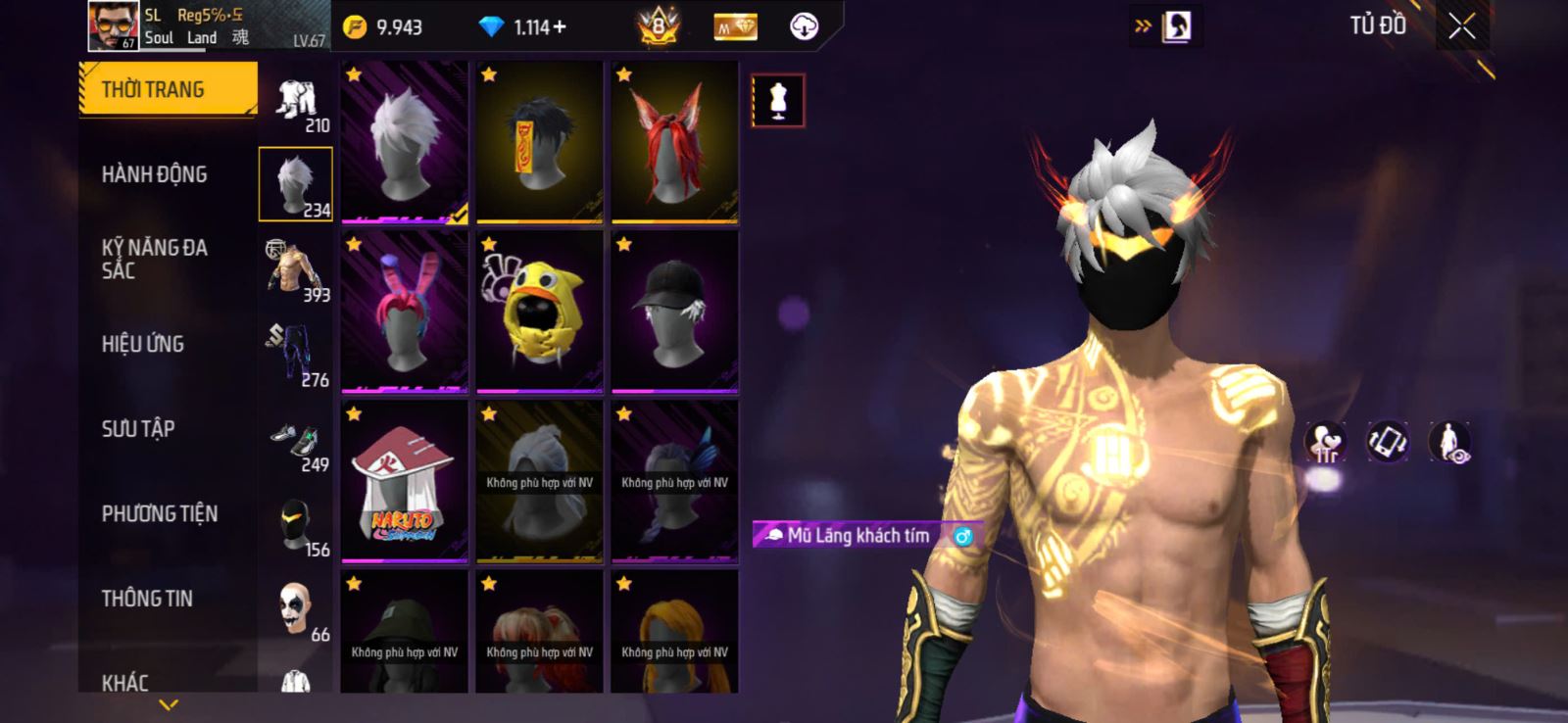Image resolution: width=1568 pixels, height=723 pixels.
Task: Switch to SƯU TẬP tab
Action: pos(138,429)
